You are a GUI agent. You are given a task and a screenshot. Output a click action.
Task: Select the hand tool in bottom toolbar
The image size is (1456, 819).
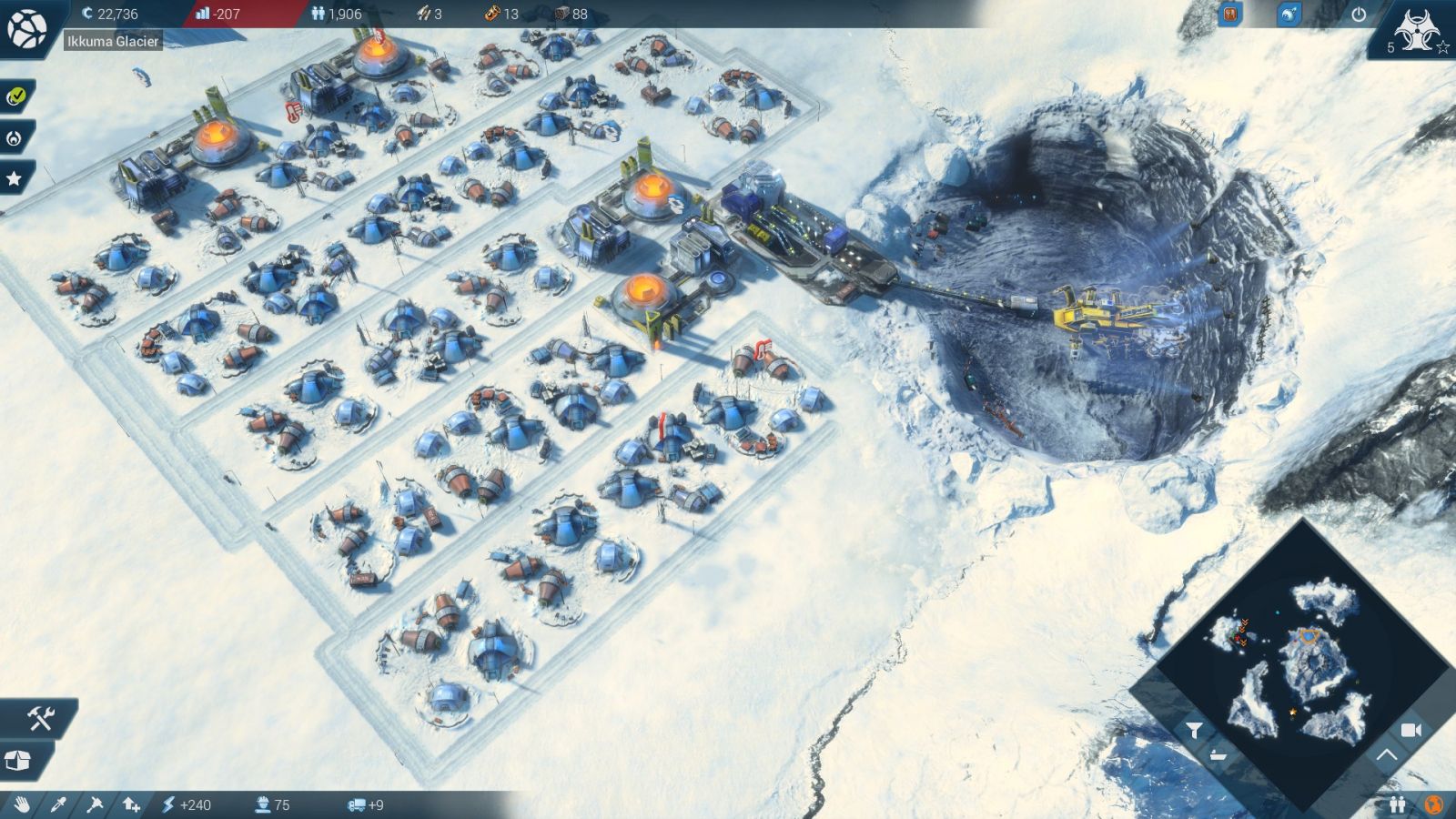tap(22, 804)
